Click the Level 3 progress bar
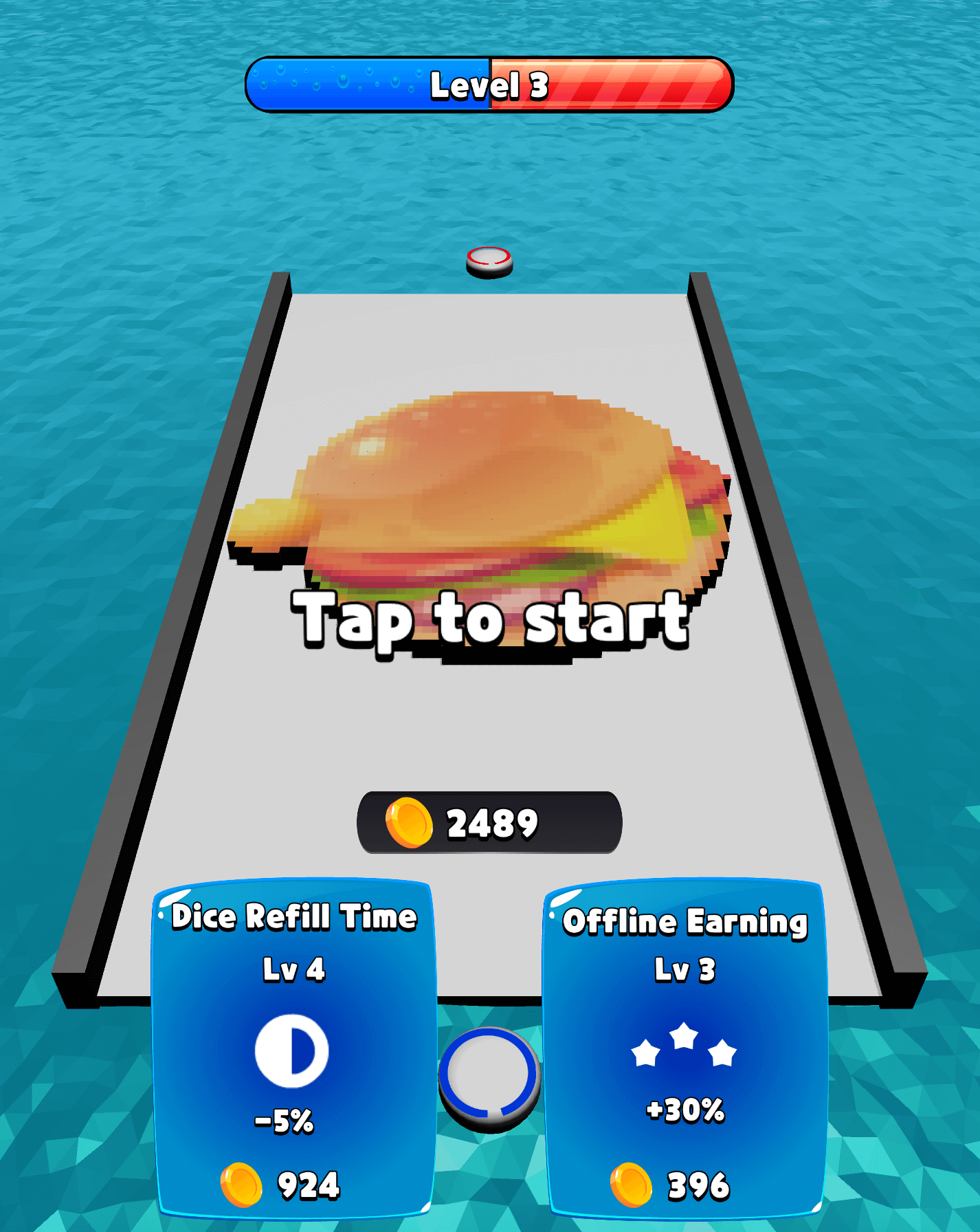The height and width of the screenshot is (1232, 980). pyautogui.click(x=488, y=84)
